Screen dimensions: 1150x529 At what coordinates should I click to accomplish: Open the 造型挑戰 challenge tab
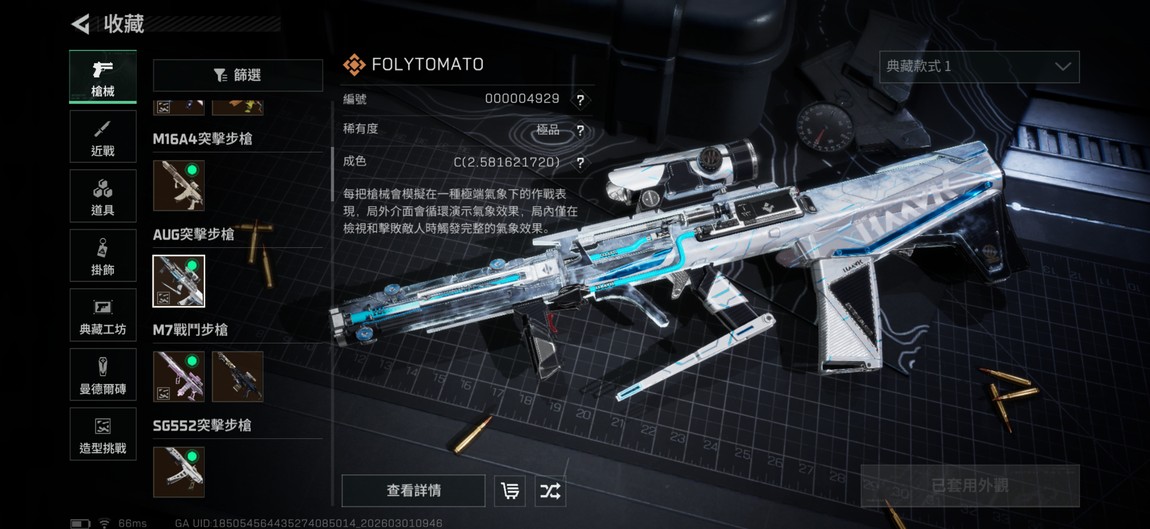click(103, 435)
